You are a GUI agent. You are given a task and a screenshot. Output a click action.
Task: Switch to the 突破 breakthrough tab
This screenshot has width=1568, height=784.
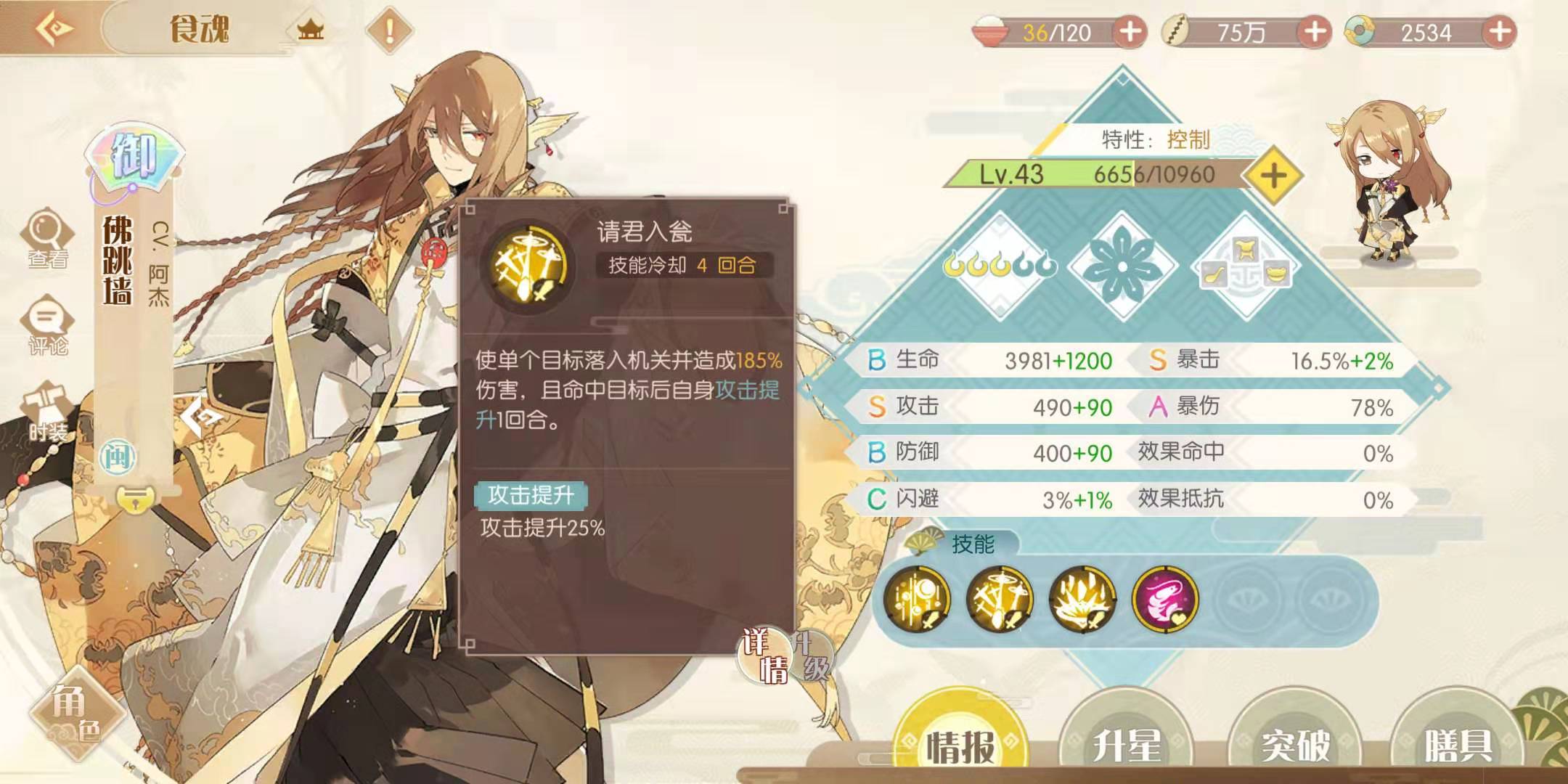click(x=1294, y=743)
